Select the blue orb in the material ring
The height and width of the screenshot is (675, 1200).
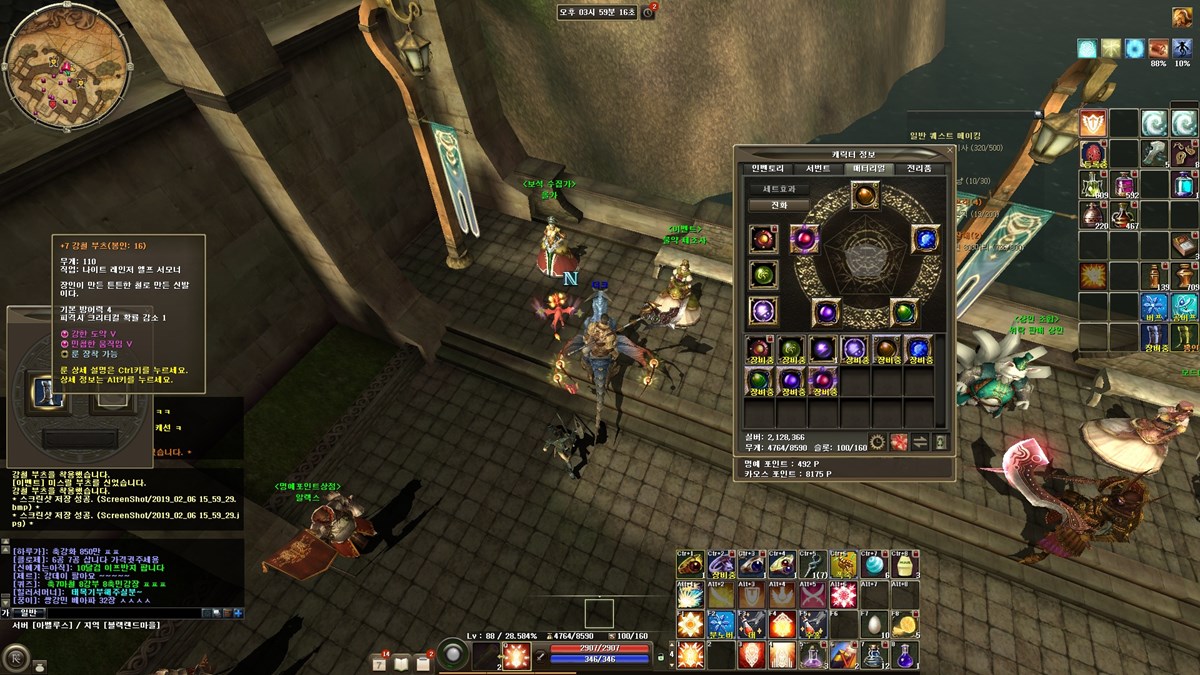[925, 239]
